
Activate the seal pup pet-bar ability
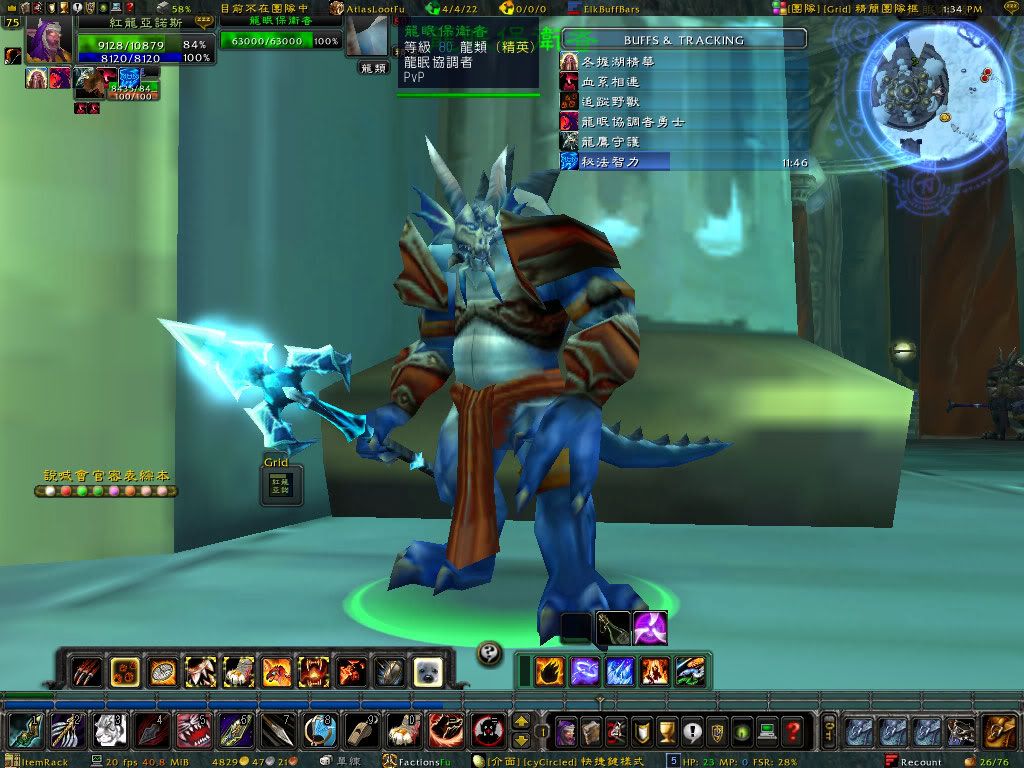coord(428,671)
